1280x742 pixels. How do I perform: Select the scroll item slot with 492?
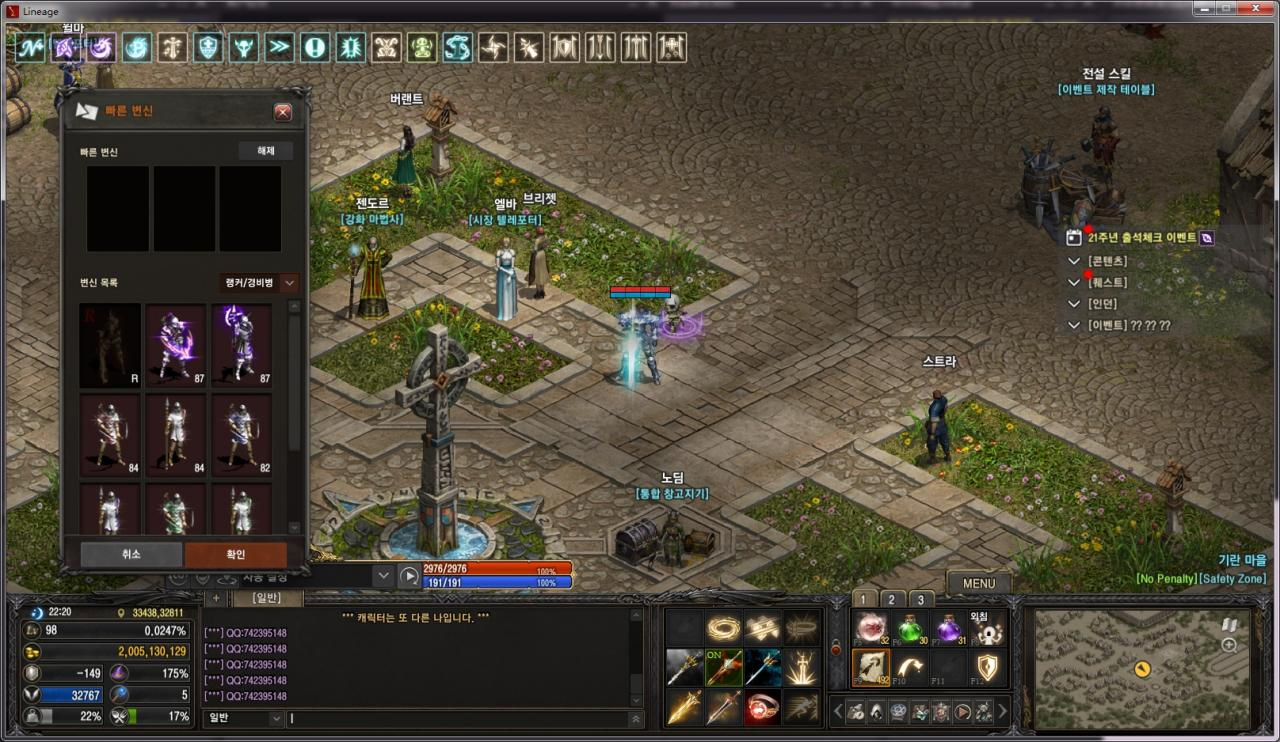click(870, 668)
